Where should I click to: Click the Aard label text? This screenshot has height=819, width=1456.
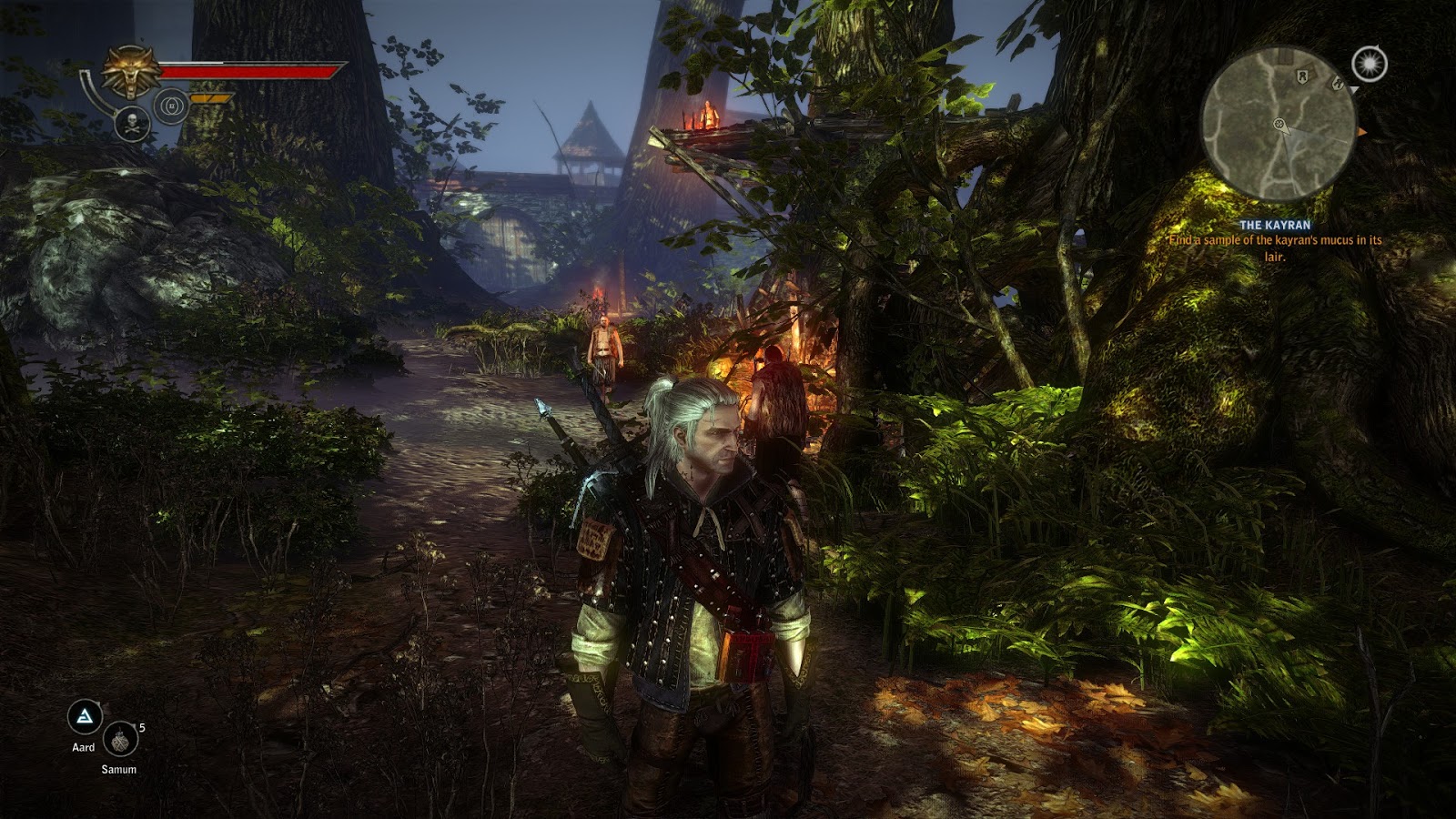click(x=84, y=747)
